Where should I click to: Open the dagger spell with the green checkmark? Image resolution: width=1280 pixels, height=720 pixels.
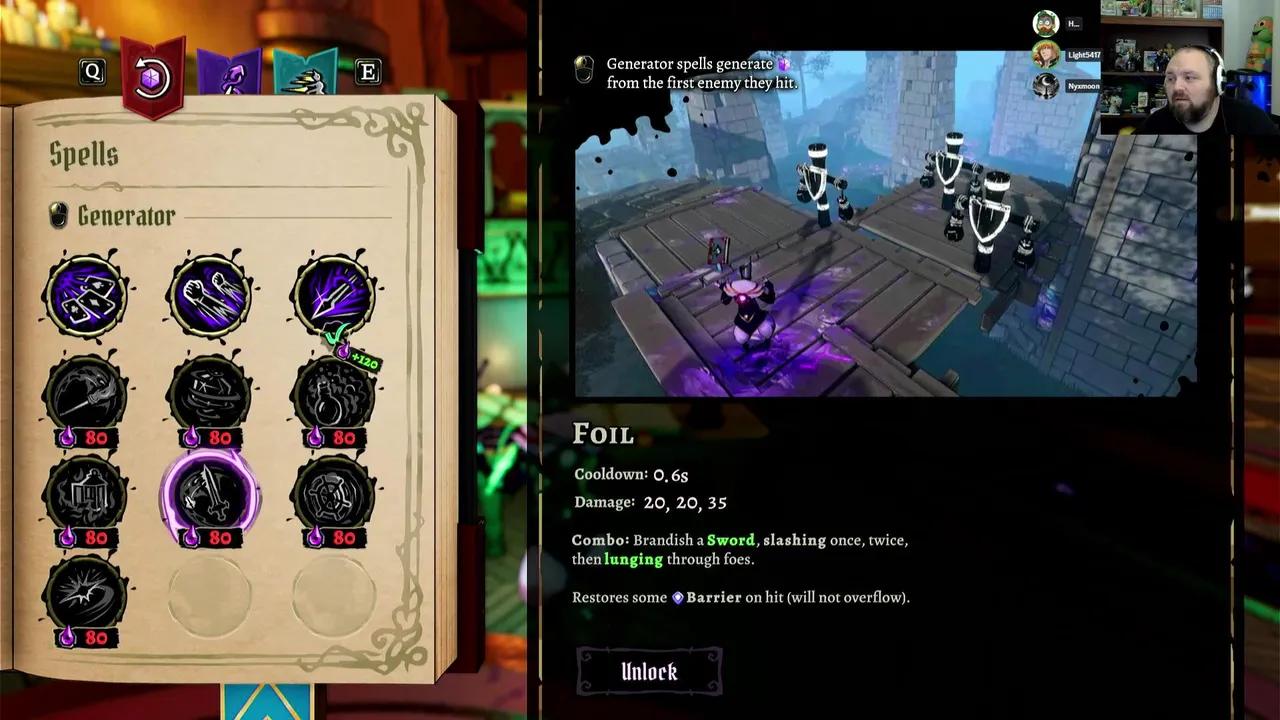(333, 293)
